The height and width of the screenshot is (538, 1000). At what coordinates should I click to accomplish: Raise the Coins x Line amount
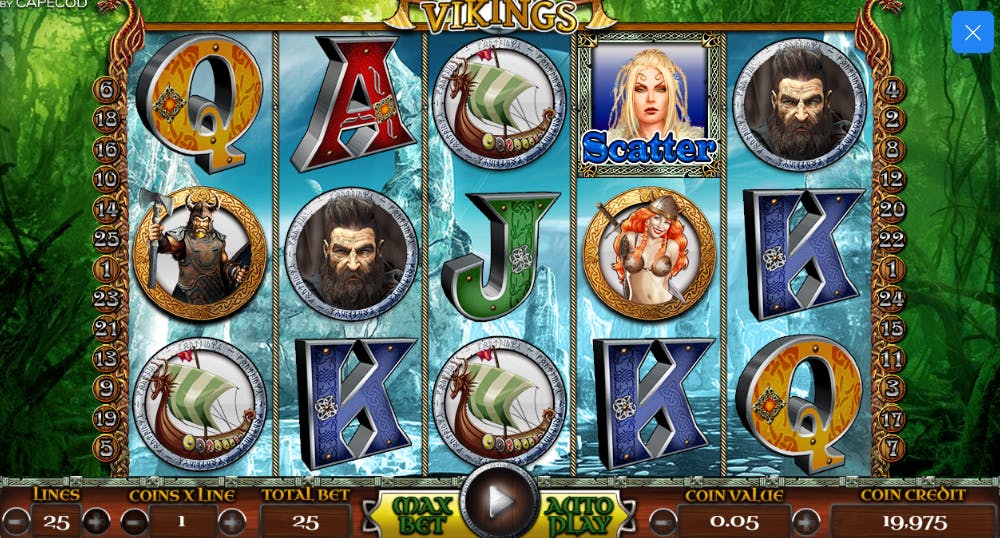tap(232, 521)
